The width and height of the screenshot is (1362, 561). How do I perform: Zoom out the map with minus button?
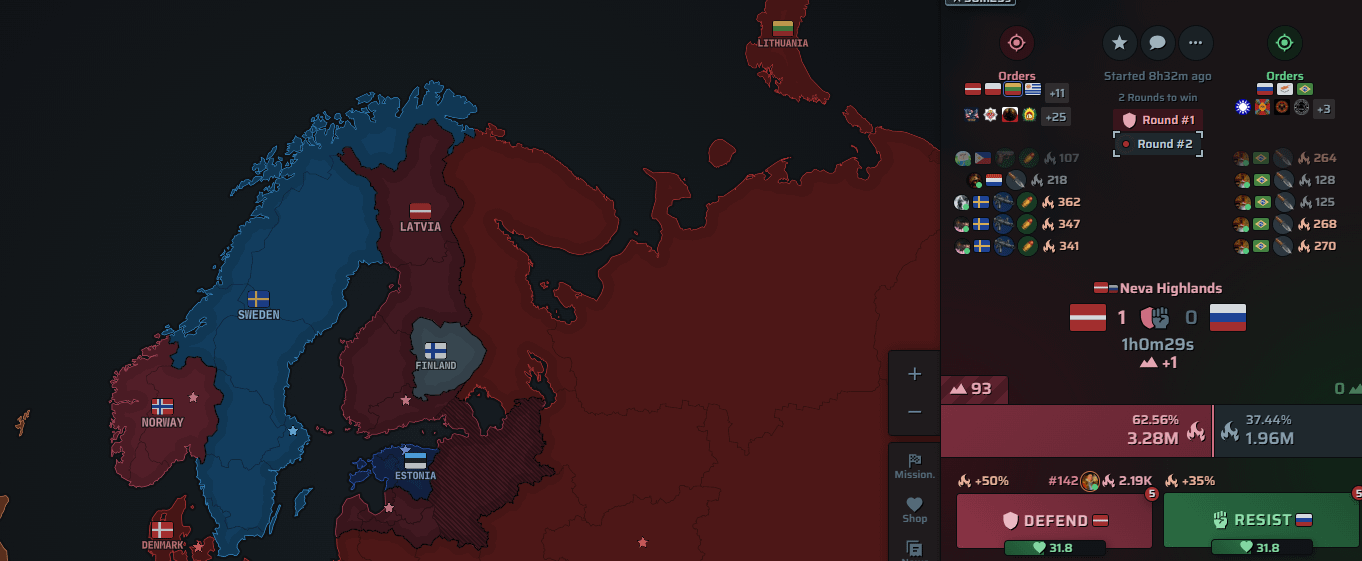coord(914,412)
